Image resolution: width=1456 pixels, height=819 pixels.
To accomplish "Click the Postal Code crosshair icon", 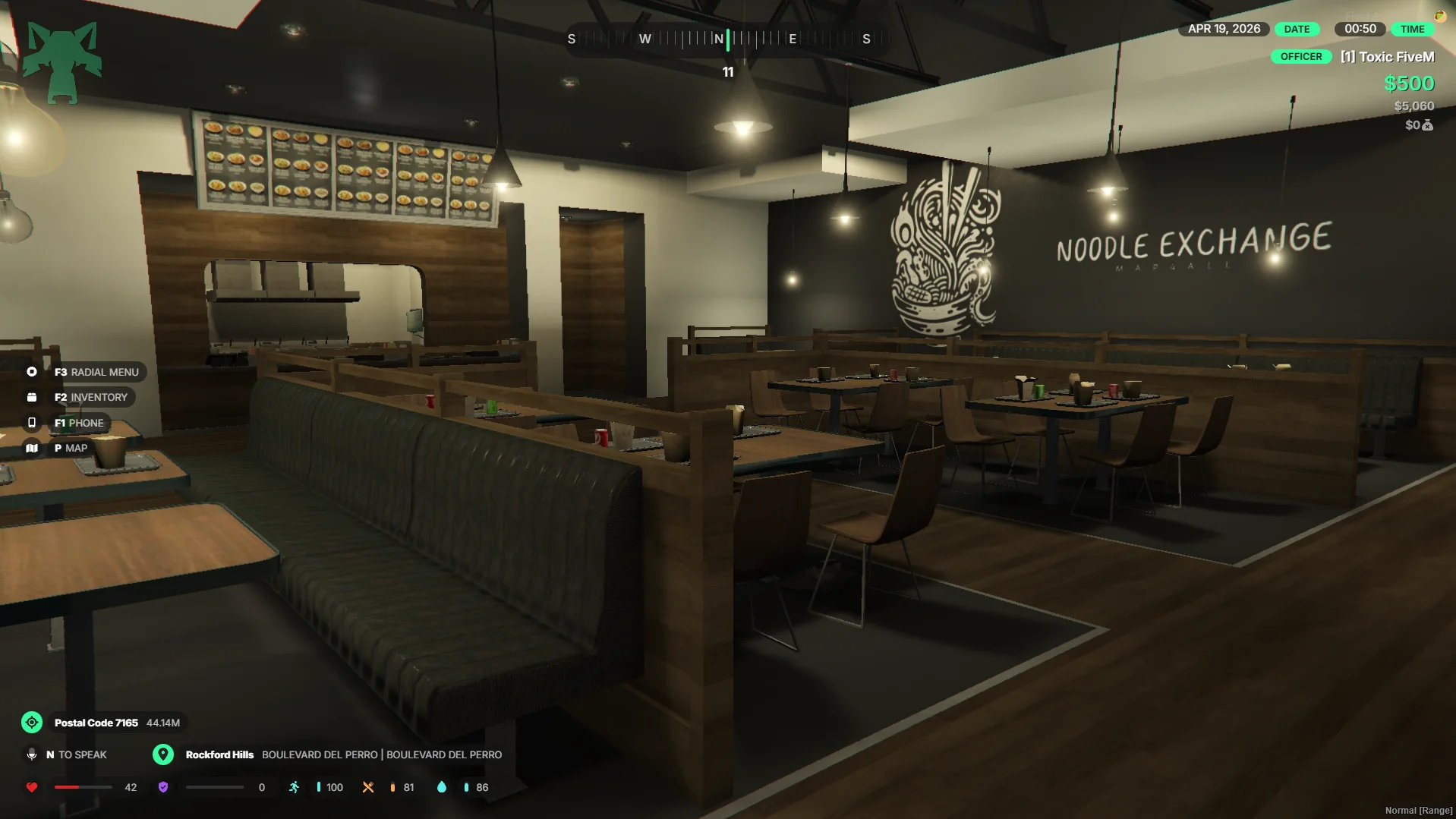I will pyautogui.click(x=32, y=723).
